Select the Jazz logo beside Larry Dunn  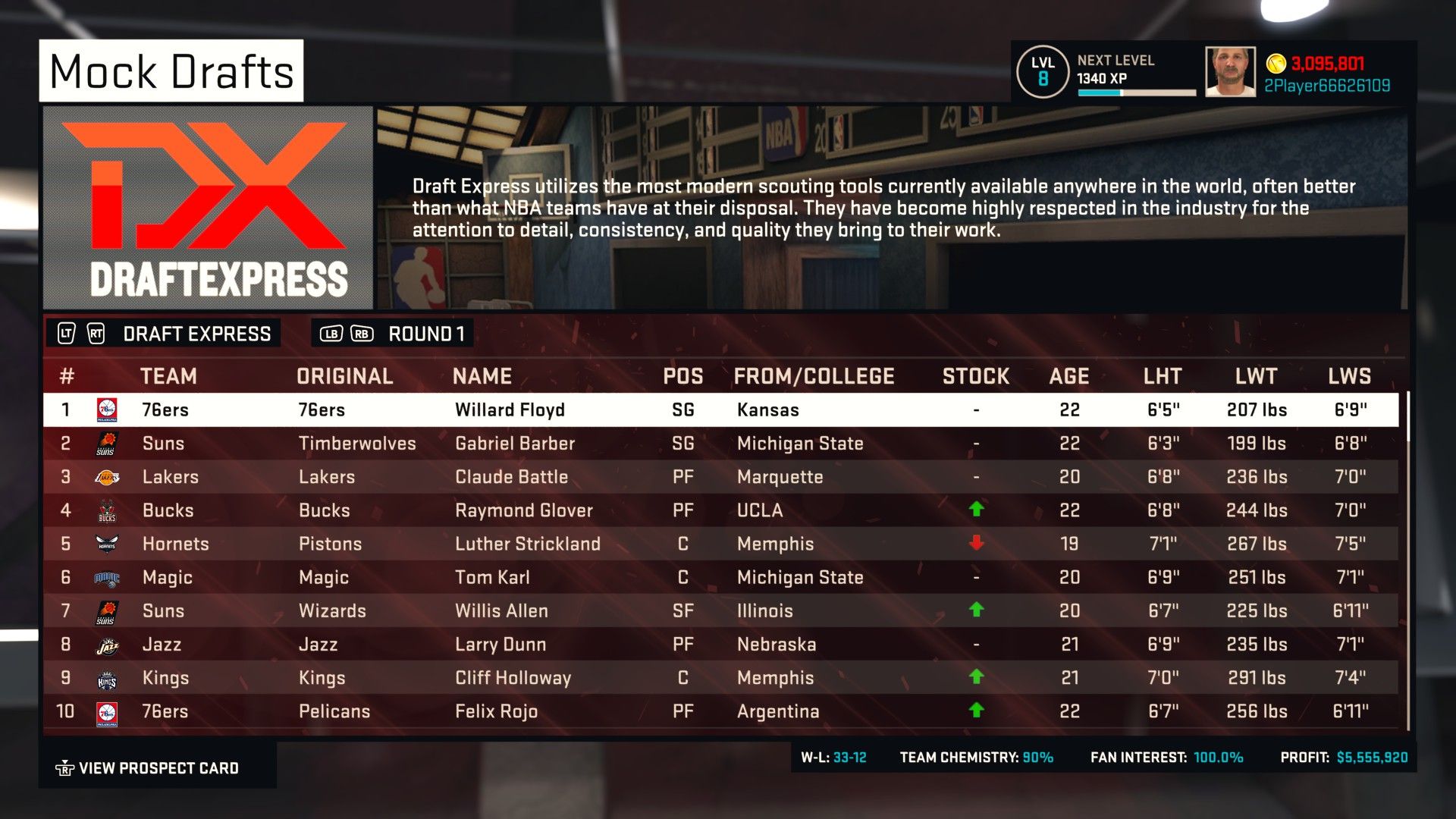point(106,644)
